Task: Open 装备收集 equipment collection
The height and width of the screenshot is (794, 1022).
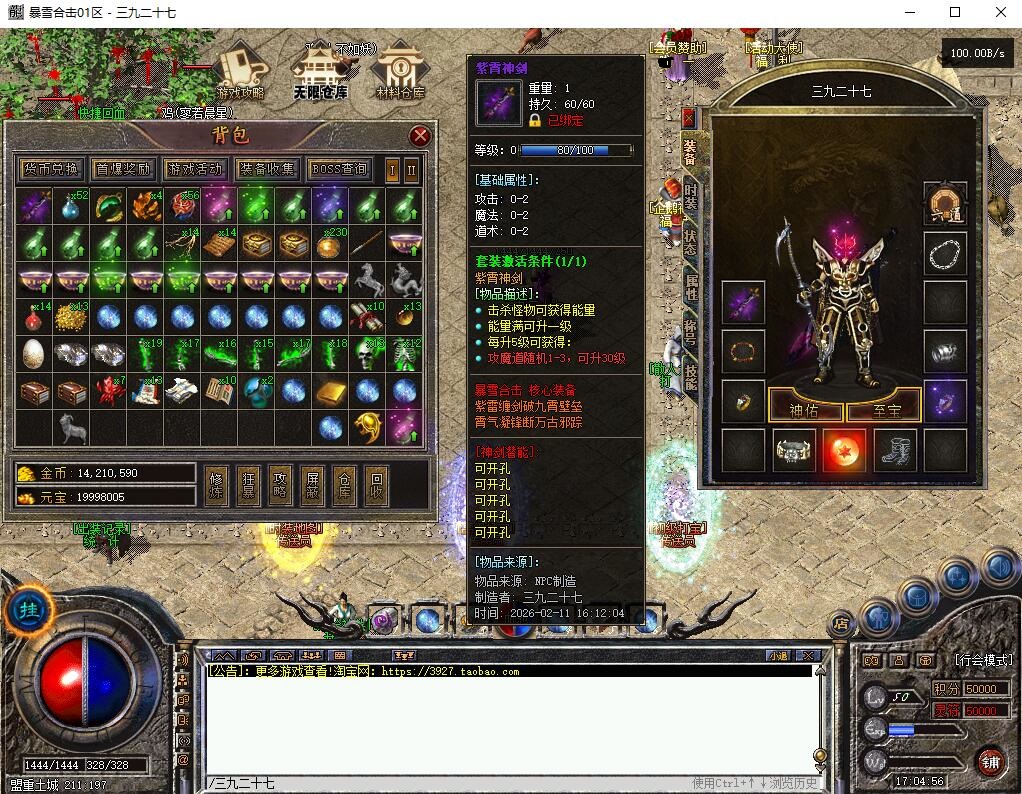Action: click(x=267, y=169)
